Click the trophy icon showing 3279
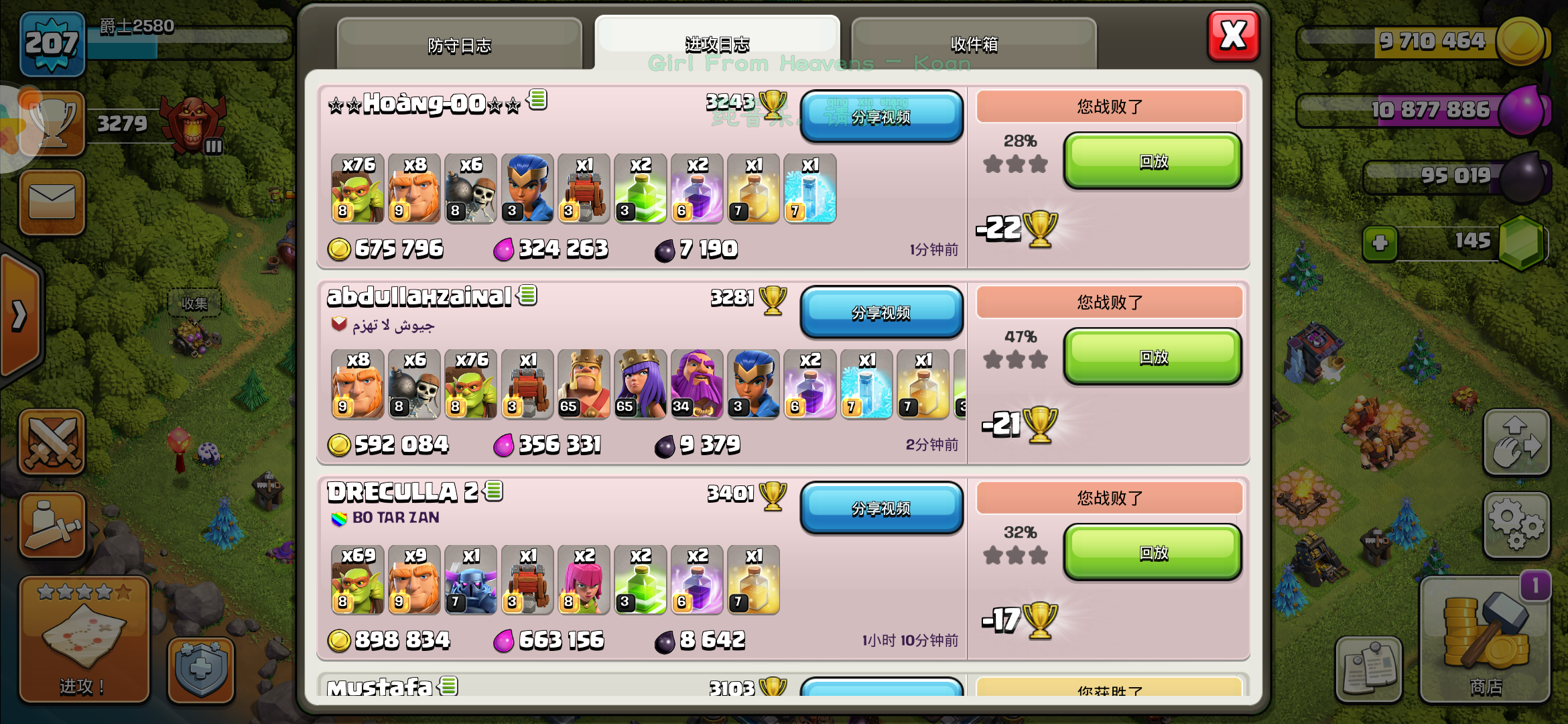Screen dimensions: 1568x724 pyautogui.click(x=52, y=123)
